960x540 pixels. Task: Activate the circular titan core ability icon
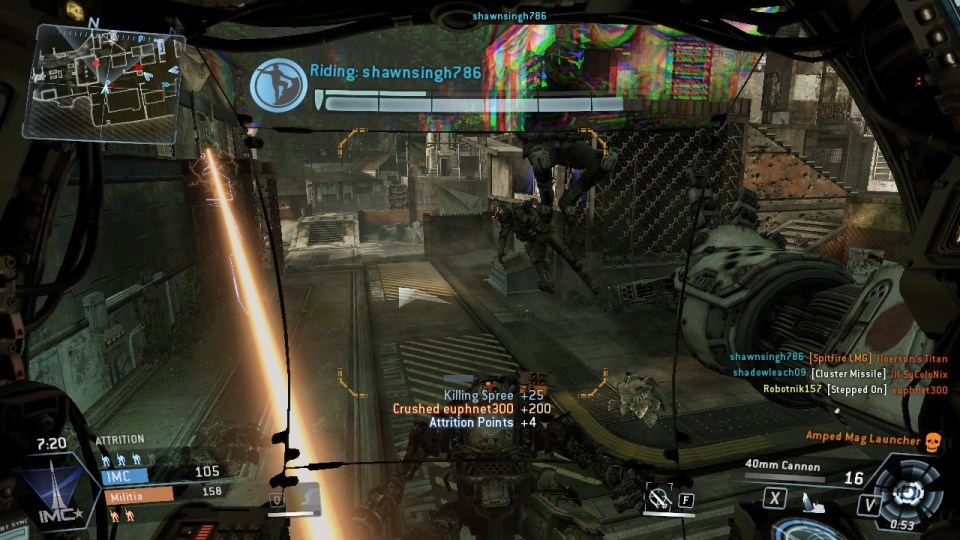[907, 490]
